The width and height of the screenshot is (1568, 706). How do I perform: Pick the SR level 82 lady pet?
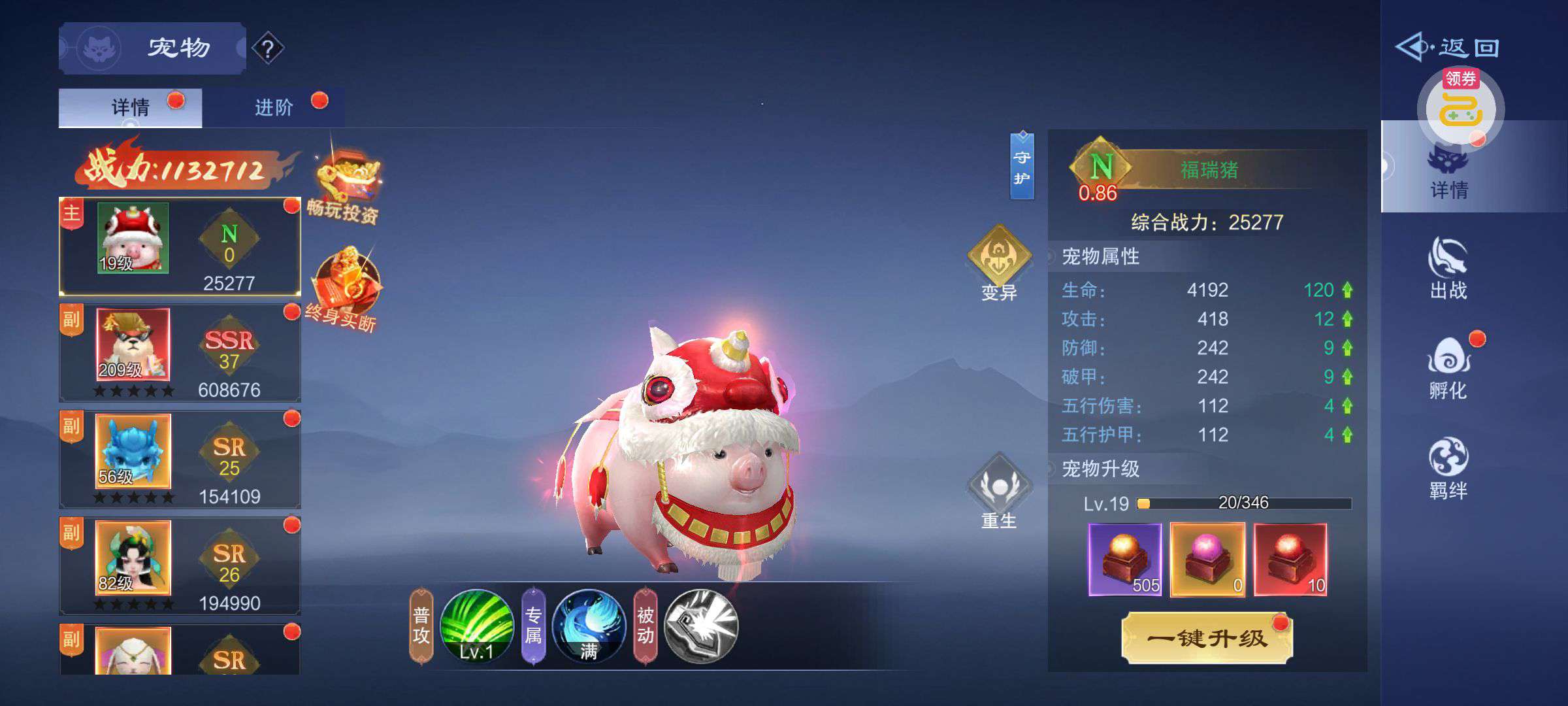click(x=180, y=566)
